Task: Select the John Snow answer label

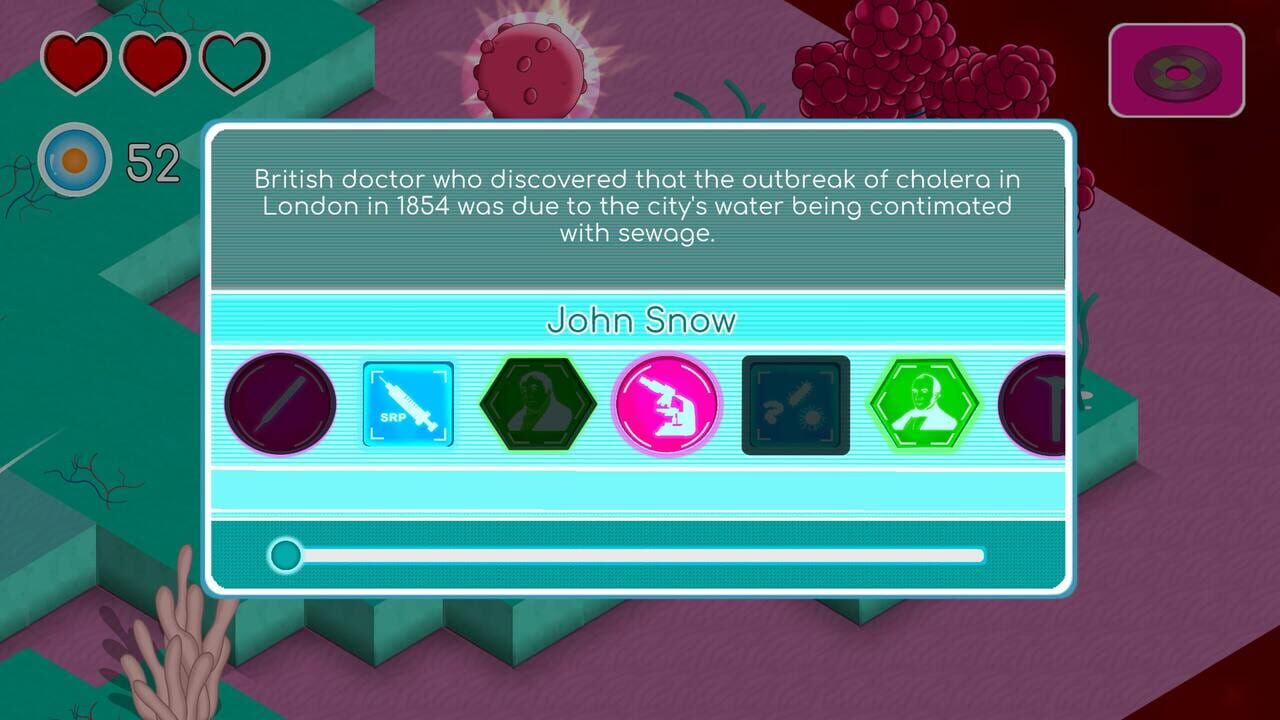Action: click(641, 320)
